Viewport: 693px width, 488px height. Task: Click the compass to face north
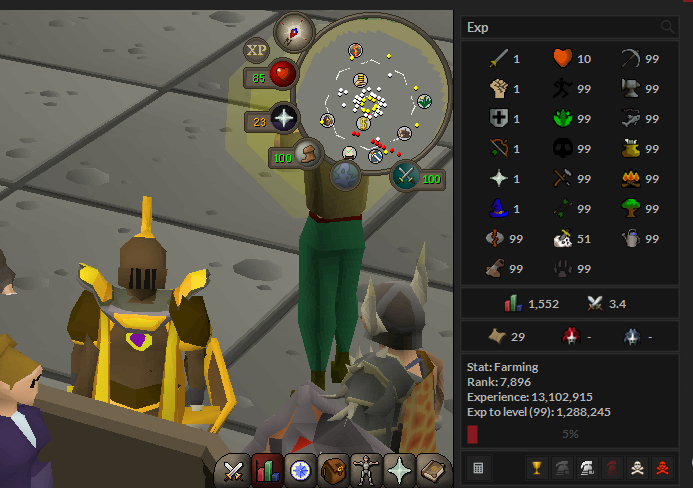pos(294,33)
